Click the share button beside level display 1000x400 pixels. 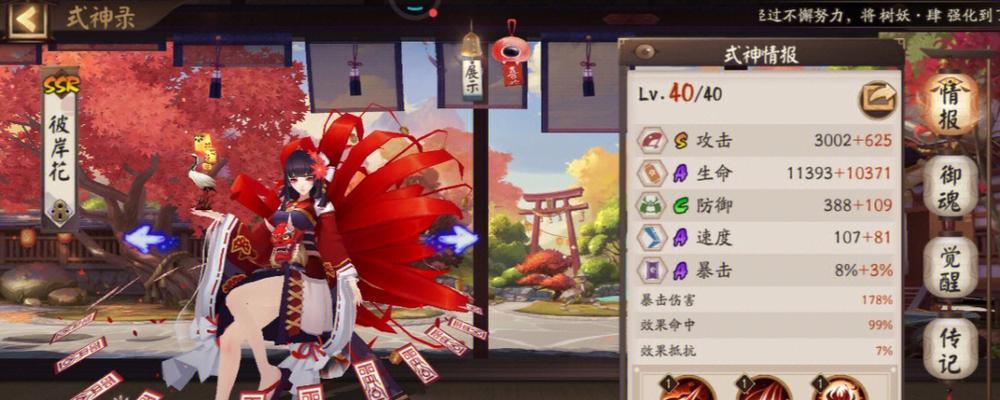click(877, 98)
